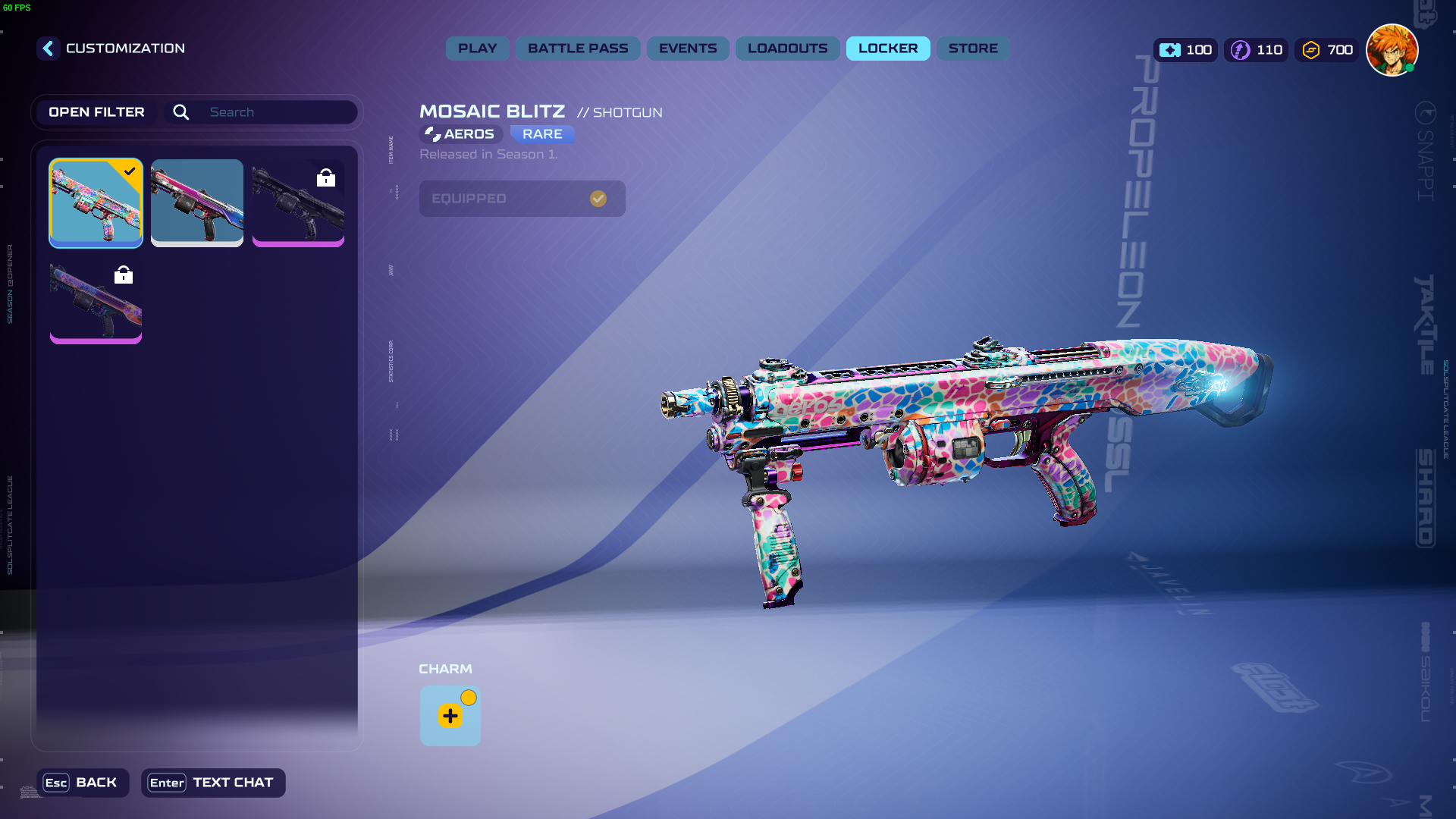Go back from Customization with the arrow

point(48,49)
